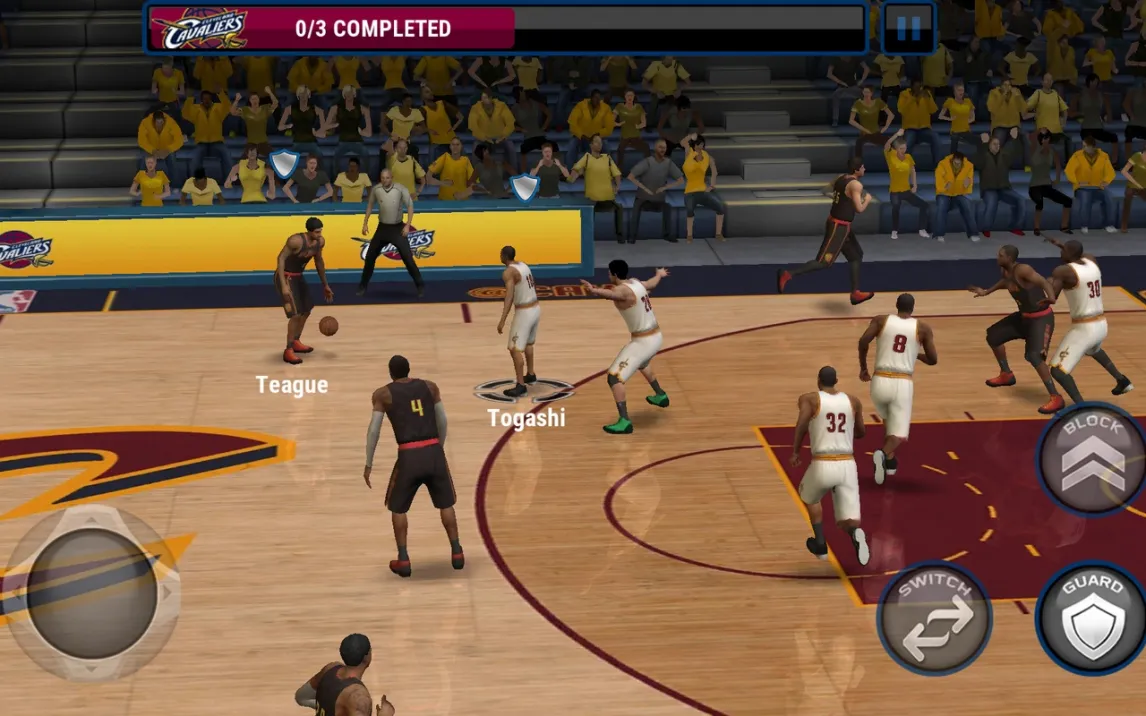Activate the SWITCH player button
This screenshot has height=716, width=1146.
(935, 618)
